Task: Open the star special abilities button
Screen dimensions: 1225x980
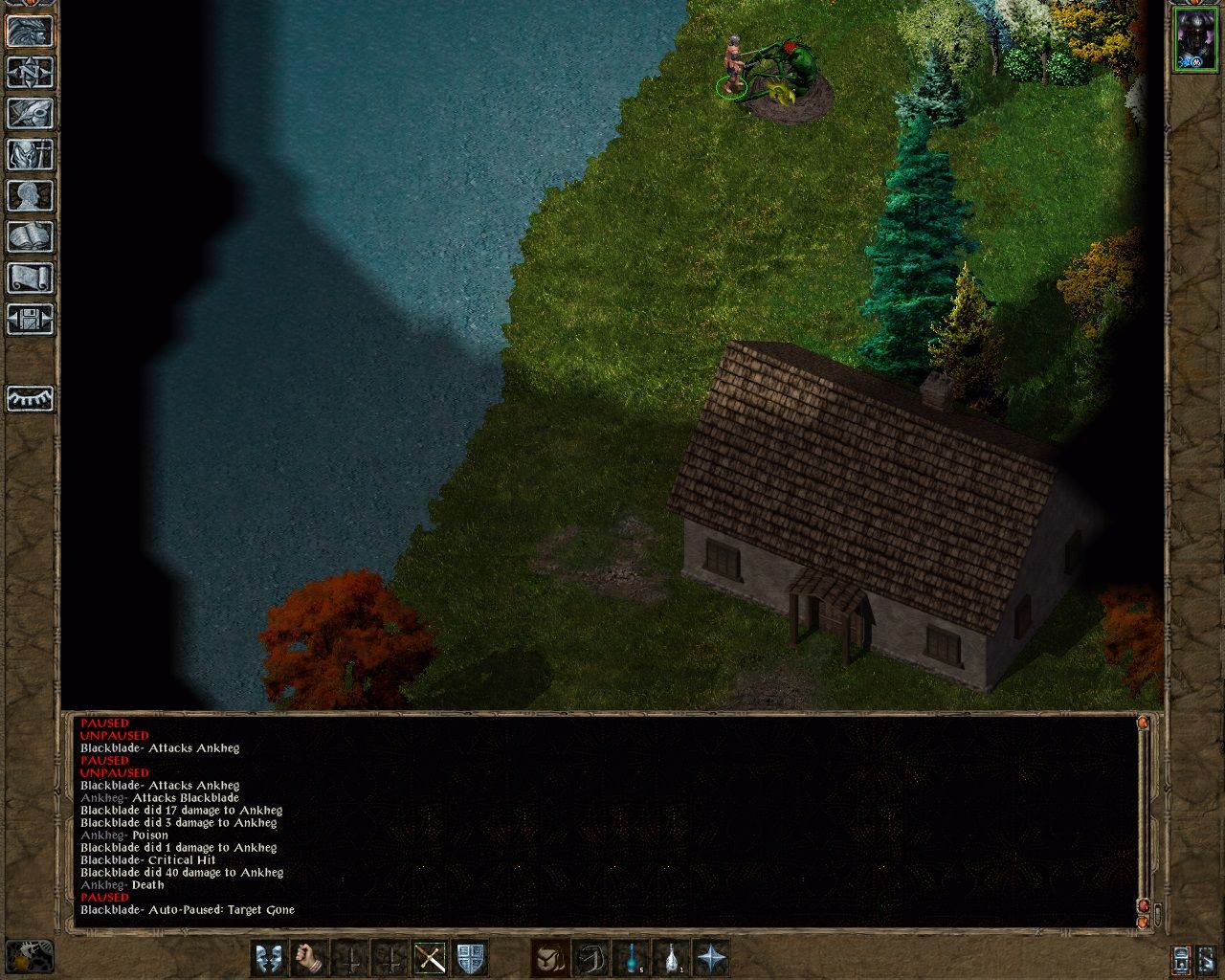Action: (x=712, y=958)
